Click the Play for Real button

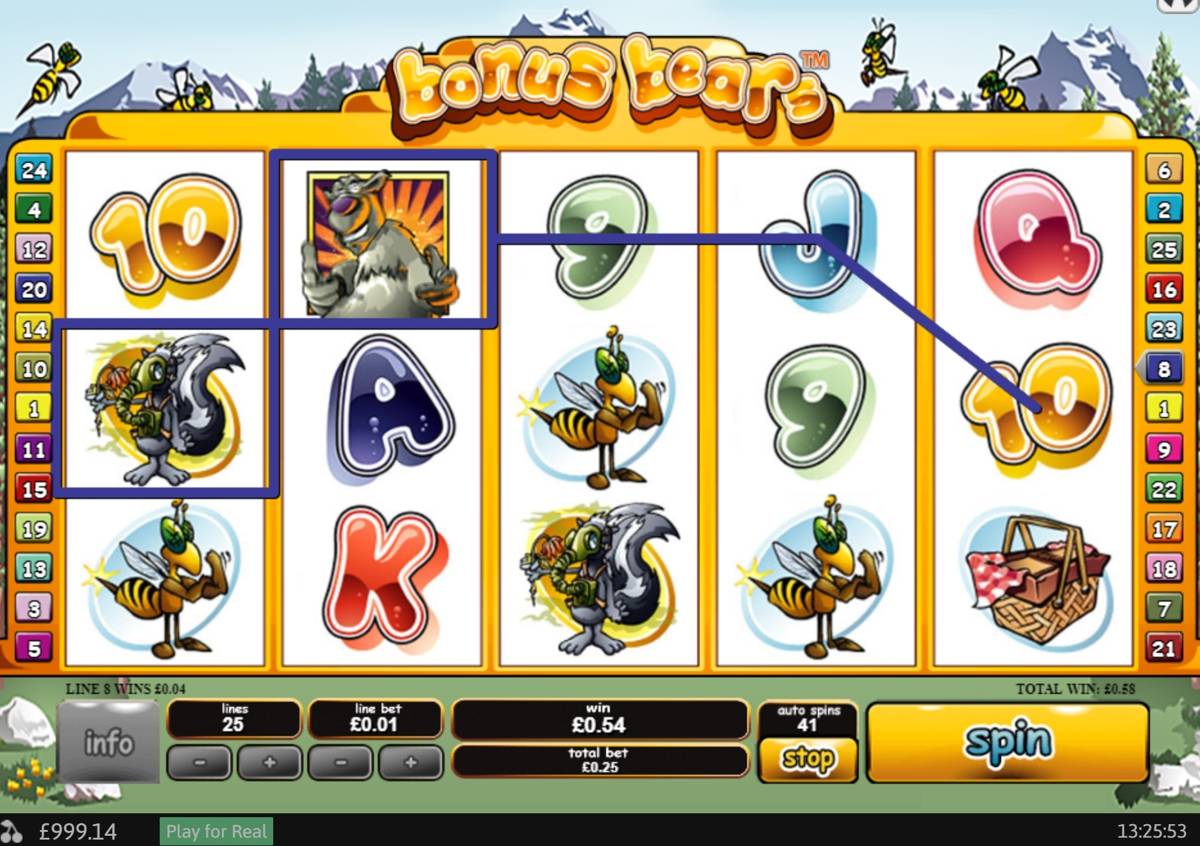click(x=216, y=831)
